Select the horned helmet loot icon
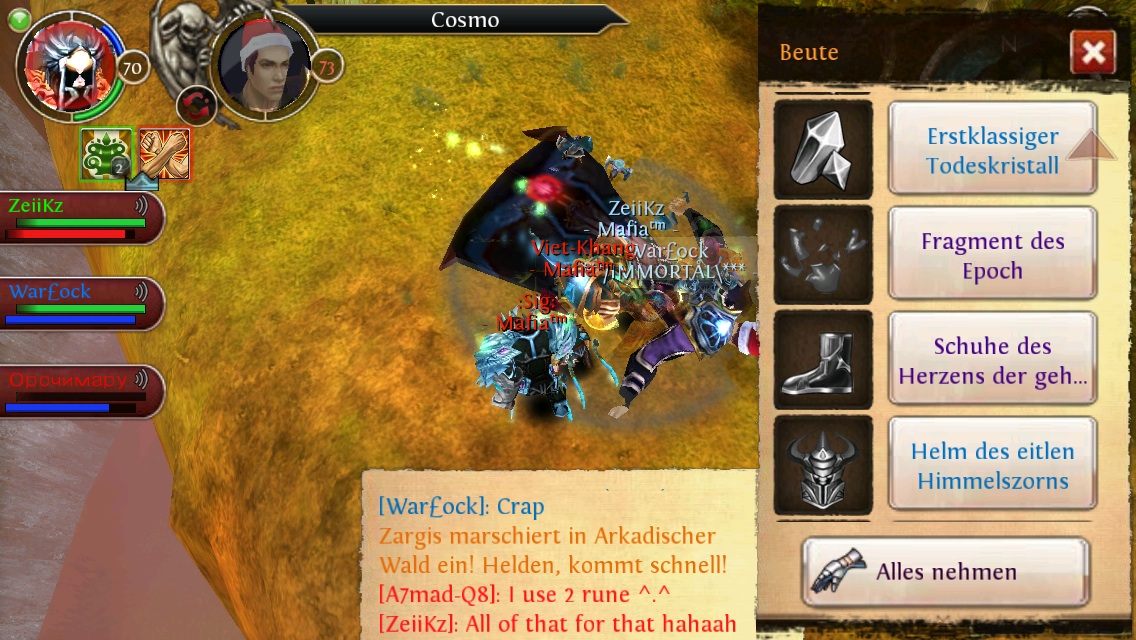The height and width of the screenshot is (640, 1136). point(822,465)
